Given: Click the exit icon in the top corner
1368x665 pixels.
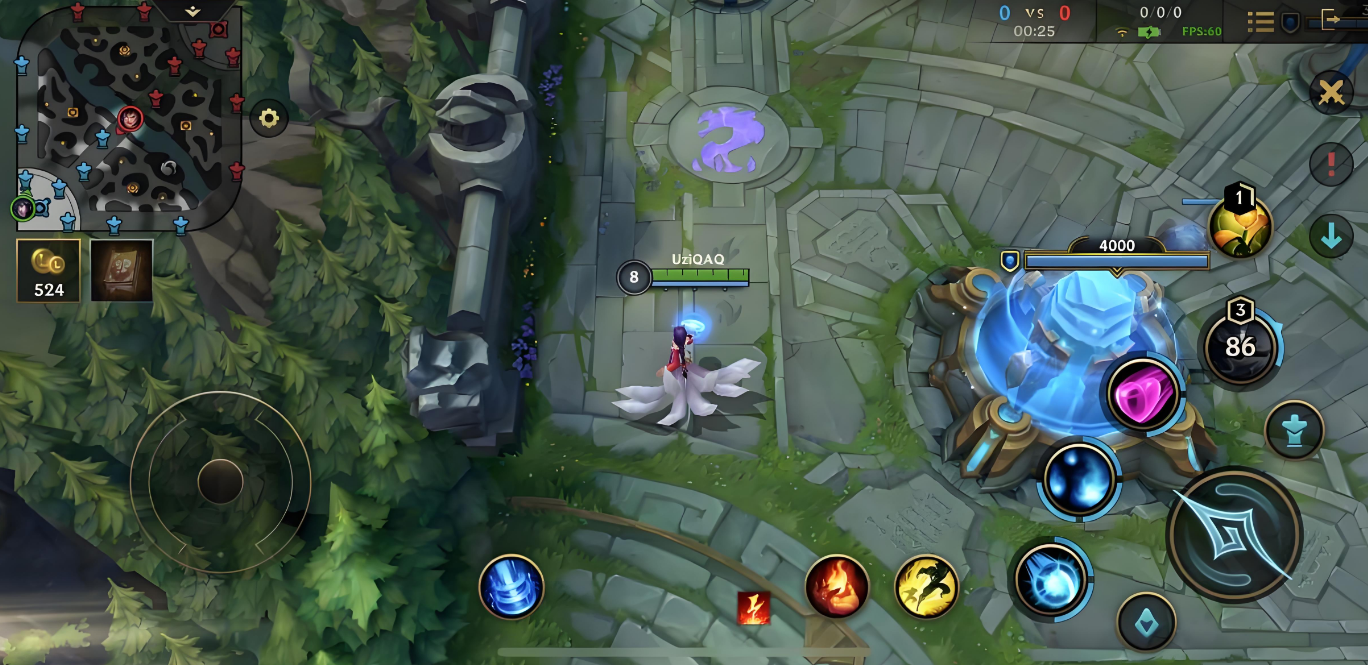Looking at the screenshot, I should pyautogui.click(x=1330, y=19).
